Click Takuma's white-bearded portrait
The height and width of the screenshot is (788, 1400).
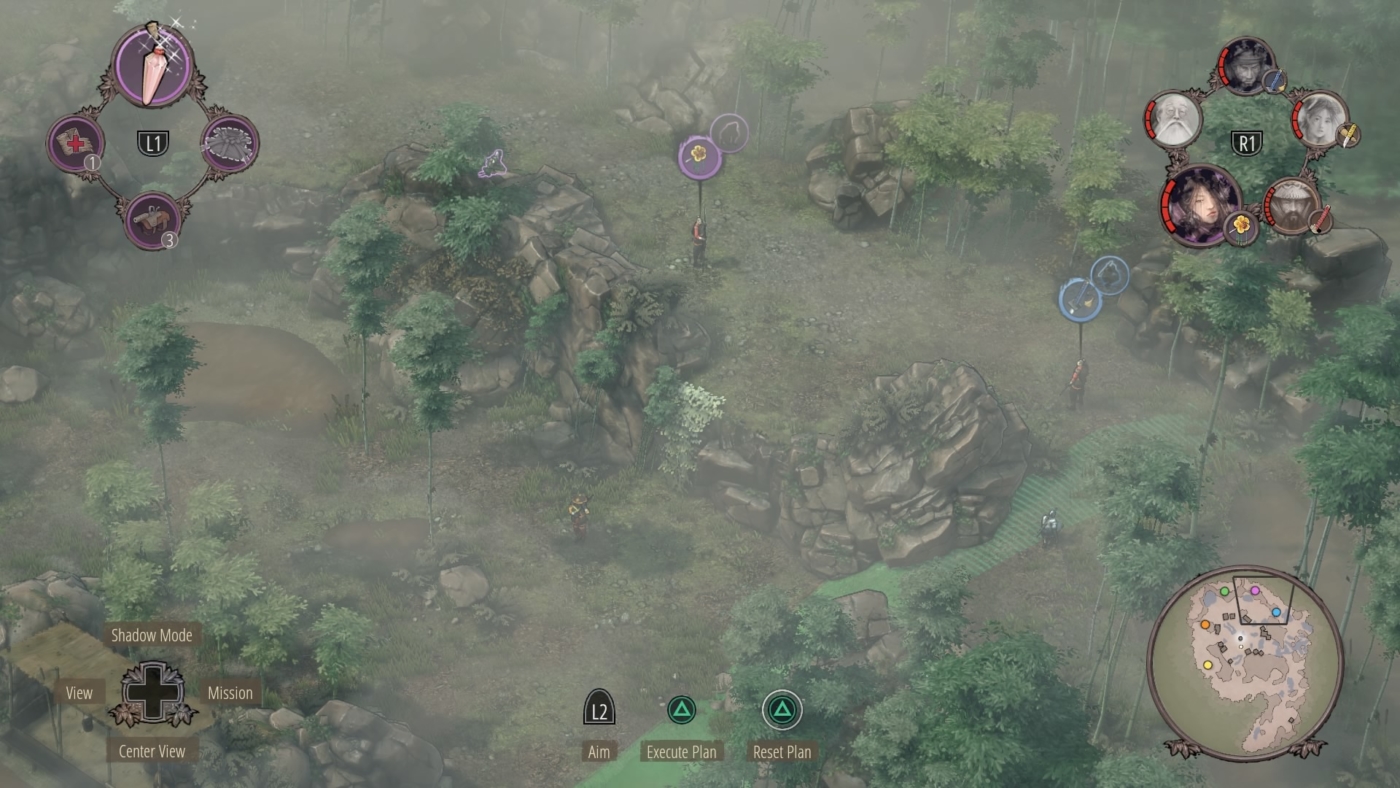[1176, 118]
